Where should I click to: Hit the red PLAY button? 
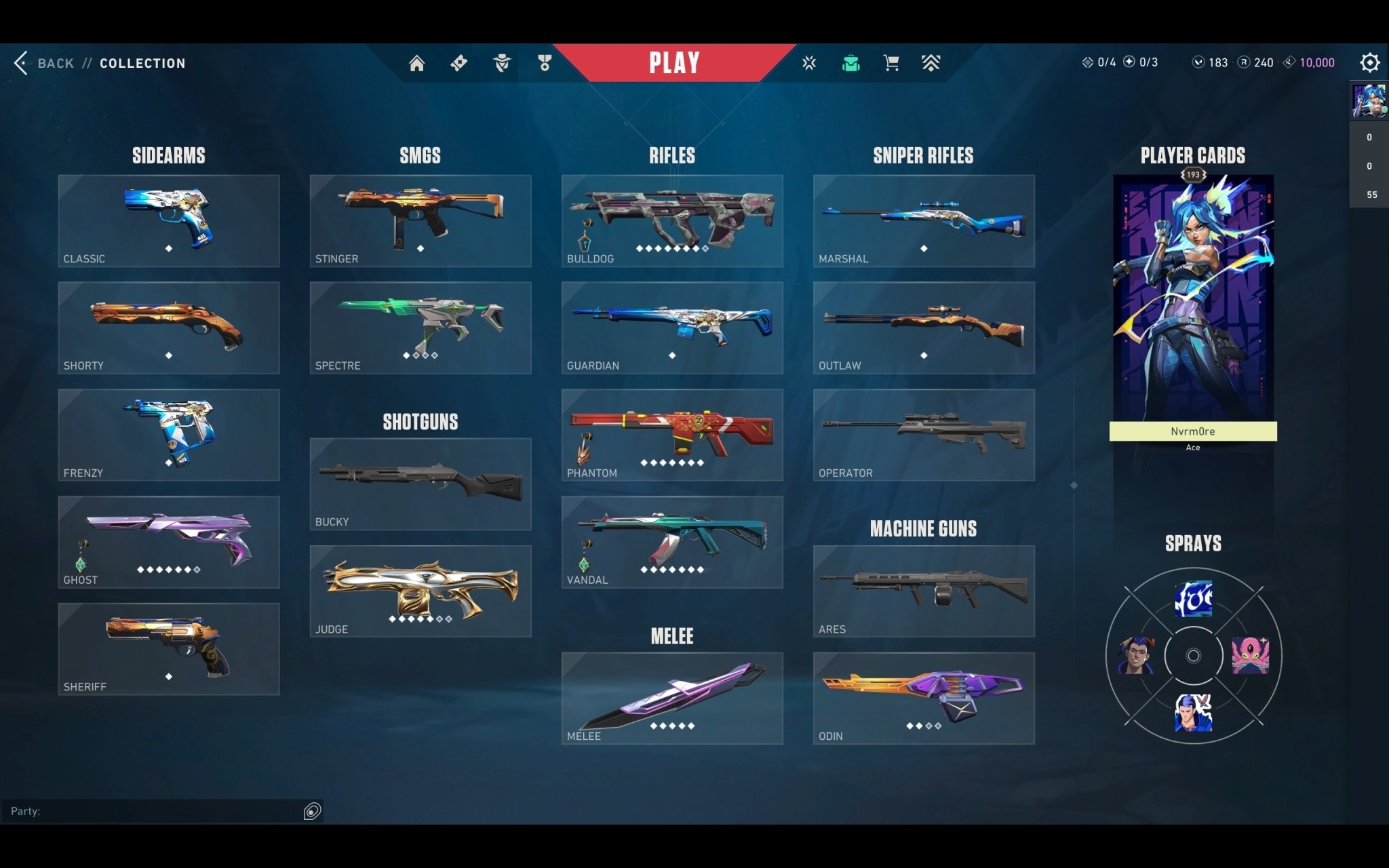pyautogui.click(x=673, y=63)
